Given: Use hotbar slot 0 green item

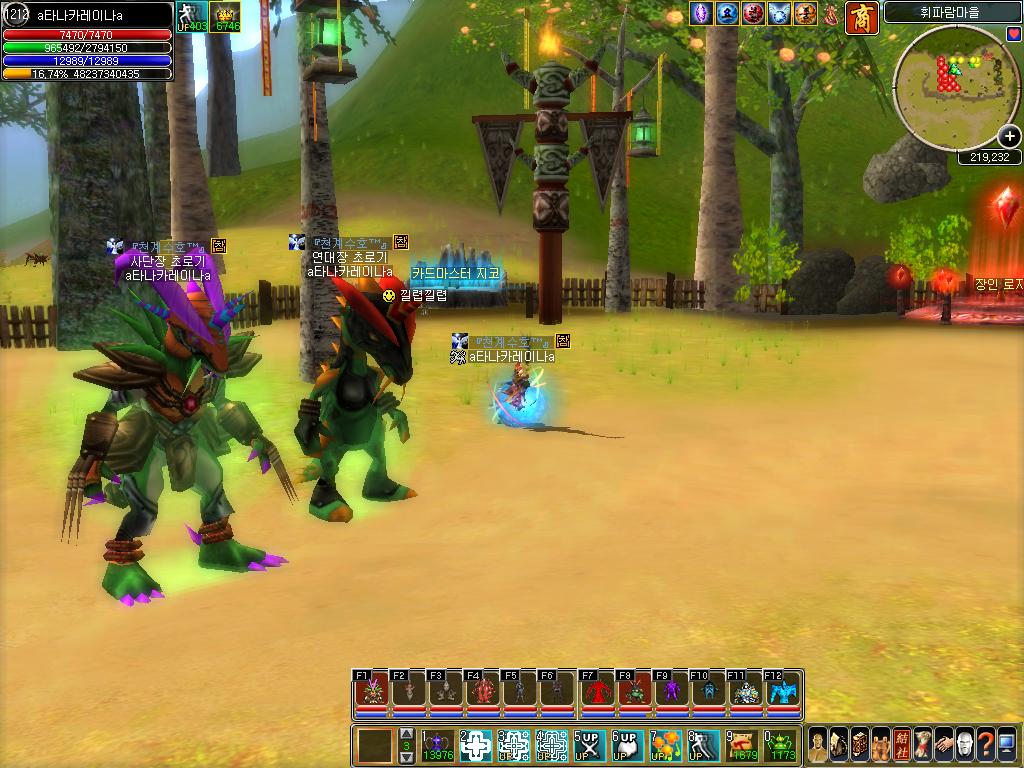Looking at the screenshot, I should coord(781,745).
